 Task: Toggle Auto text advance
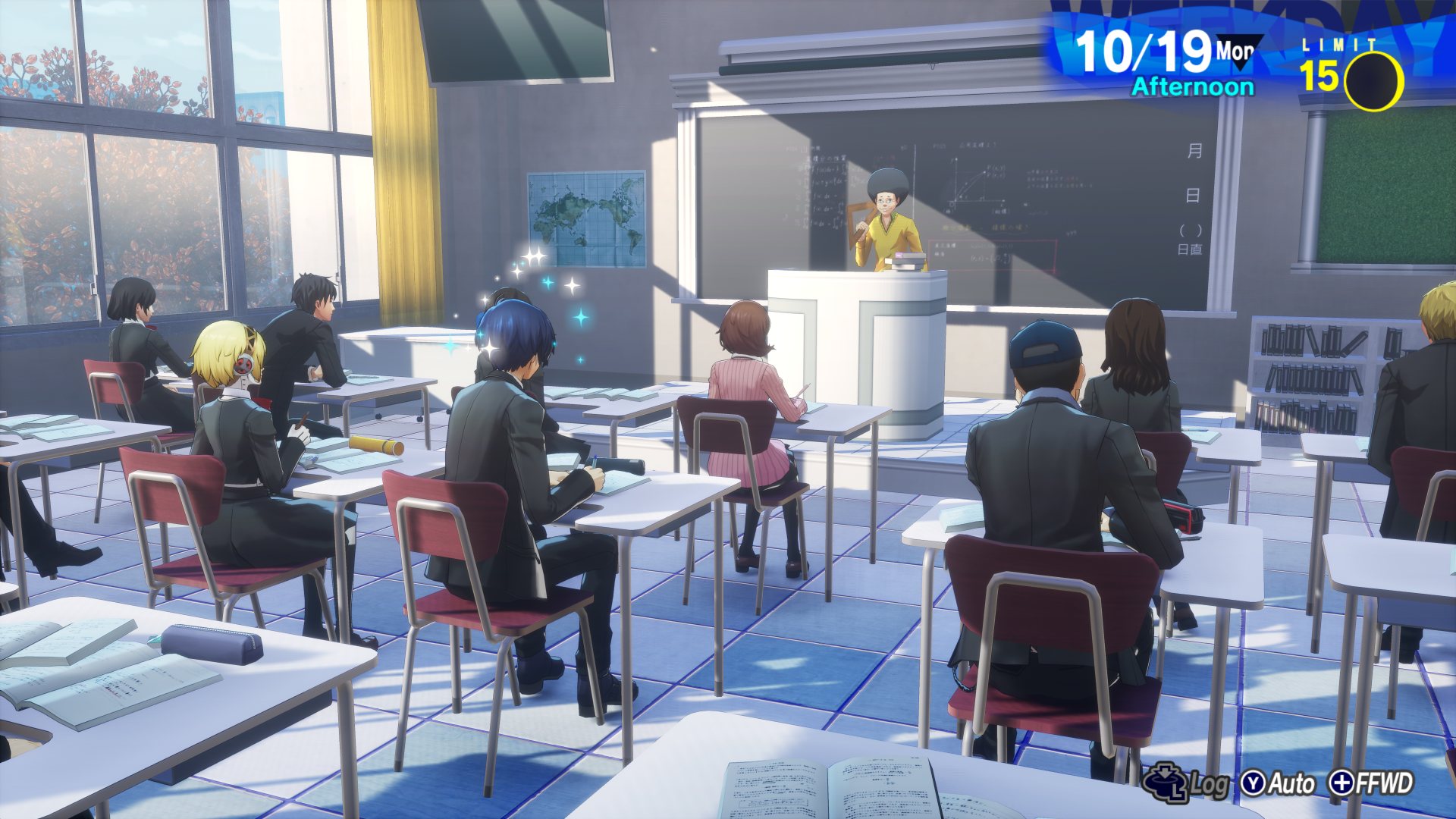[1279, 783]
